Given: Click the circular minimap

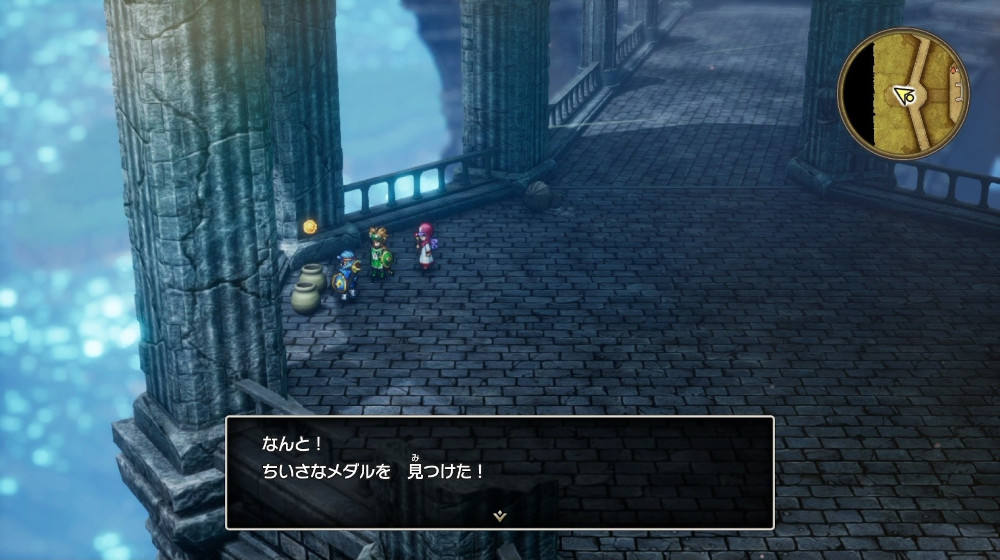Looking at the screenshot, I should coord(904,94).
